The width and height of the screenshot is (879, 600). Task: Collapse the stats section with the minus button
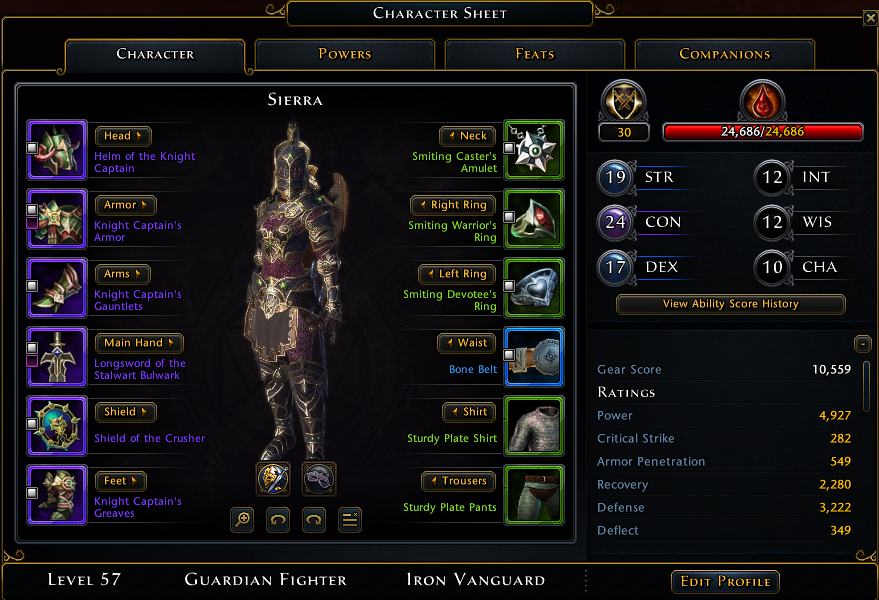[x=862, y=344]
